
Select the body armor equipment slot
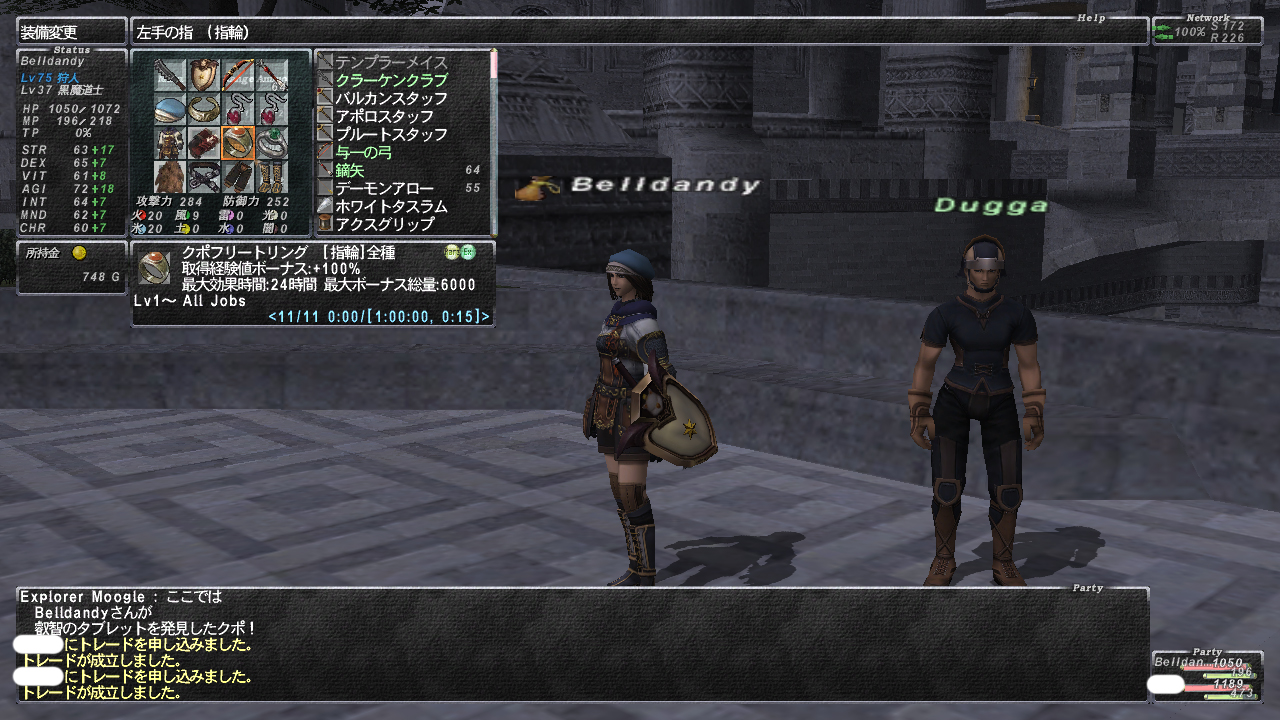[x=171, y=143]
